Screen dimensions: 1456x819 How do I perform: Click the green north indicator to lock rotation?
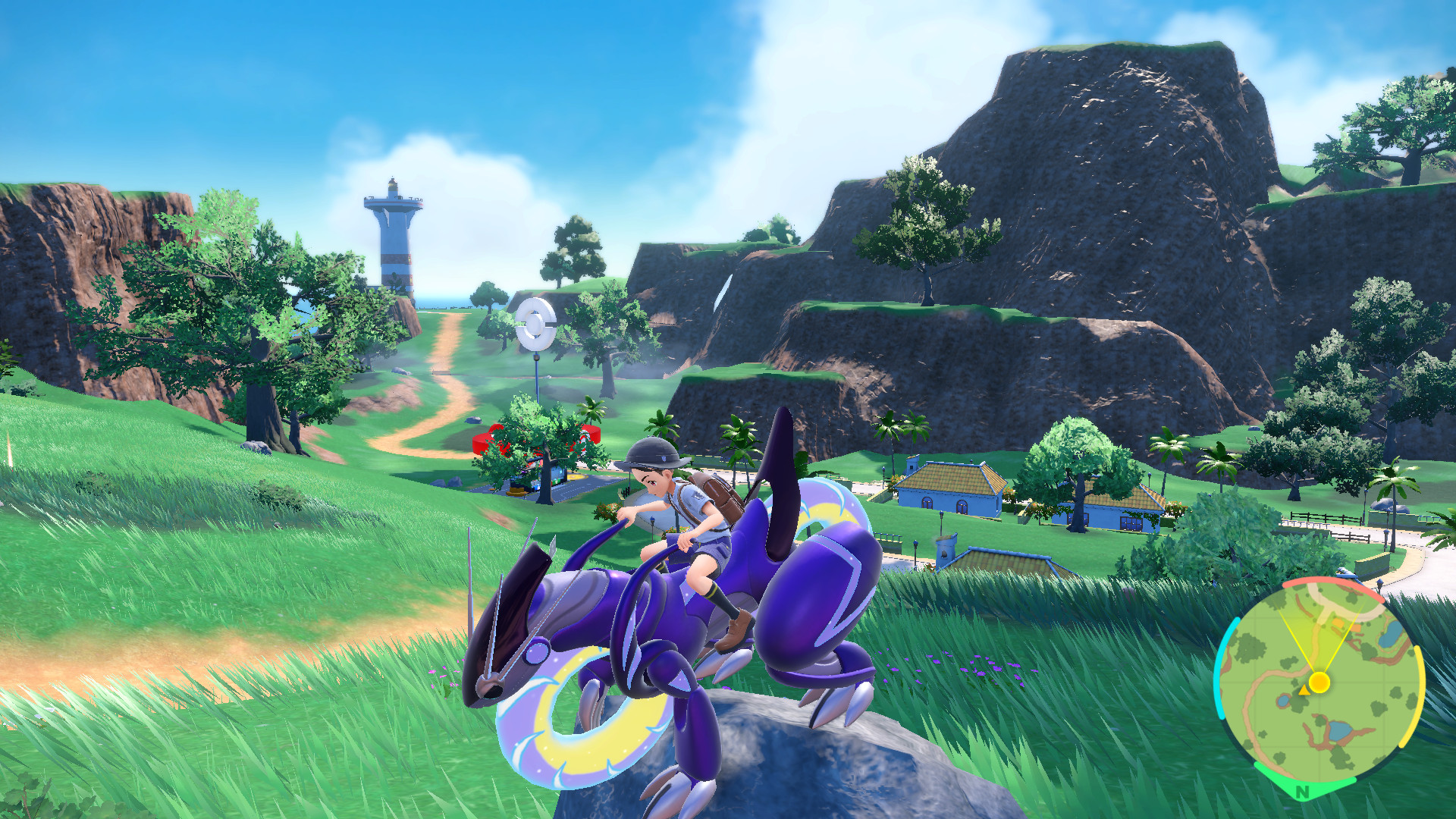pyautogui.click(x=1303, y=790)
